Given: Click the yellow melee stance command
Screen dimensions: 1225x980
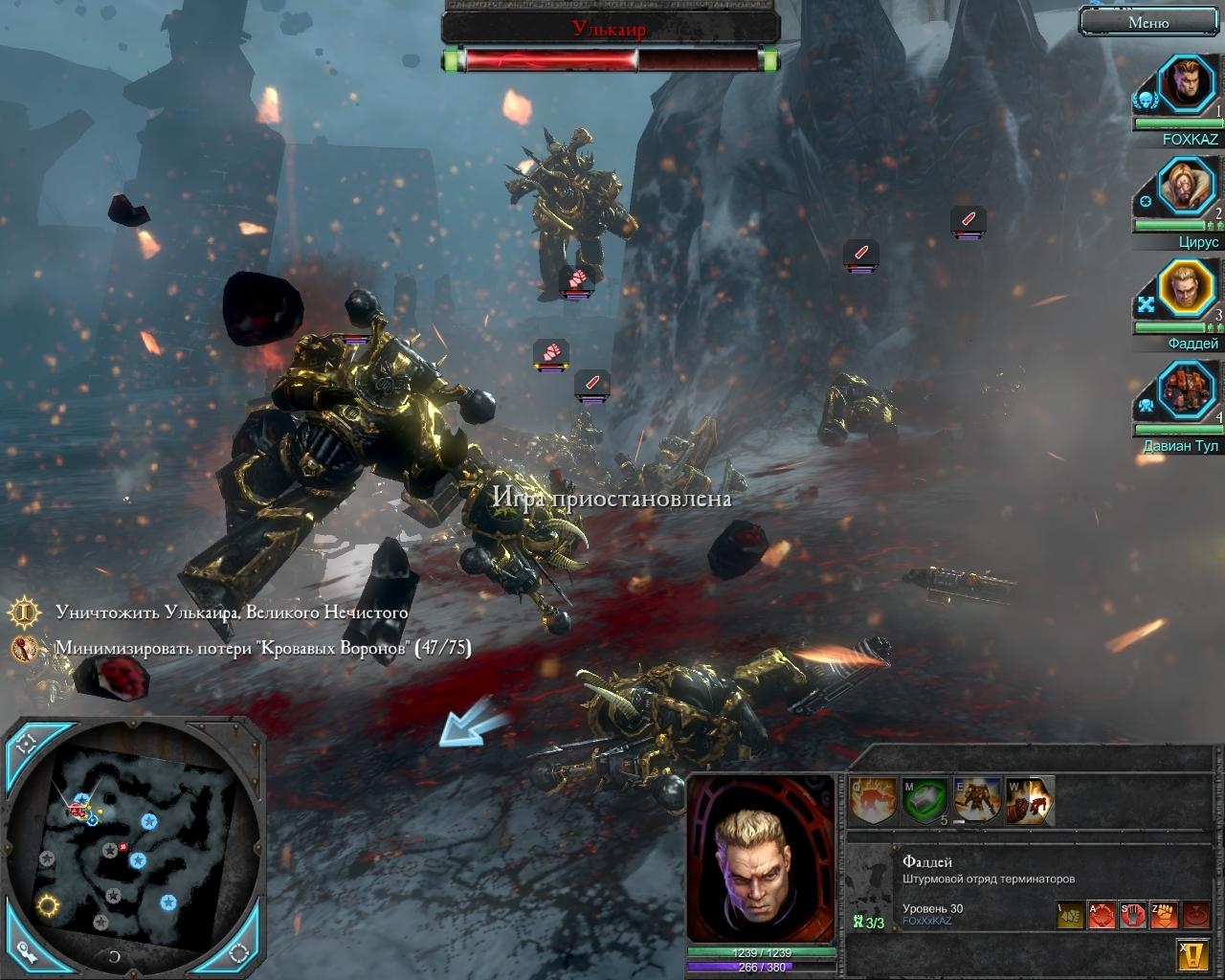Looking at the screenshot, I should [1070, 916].
